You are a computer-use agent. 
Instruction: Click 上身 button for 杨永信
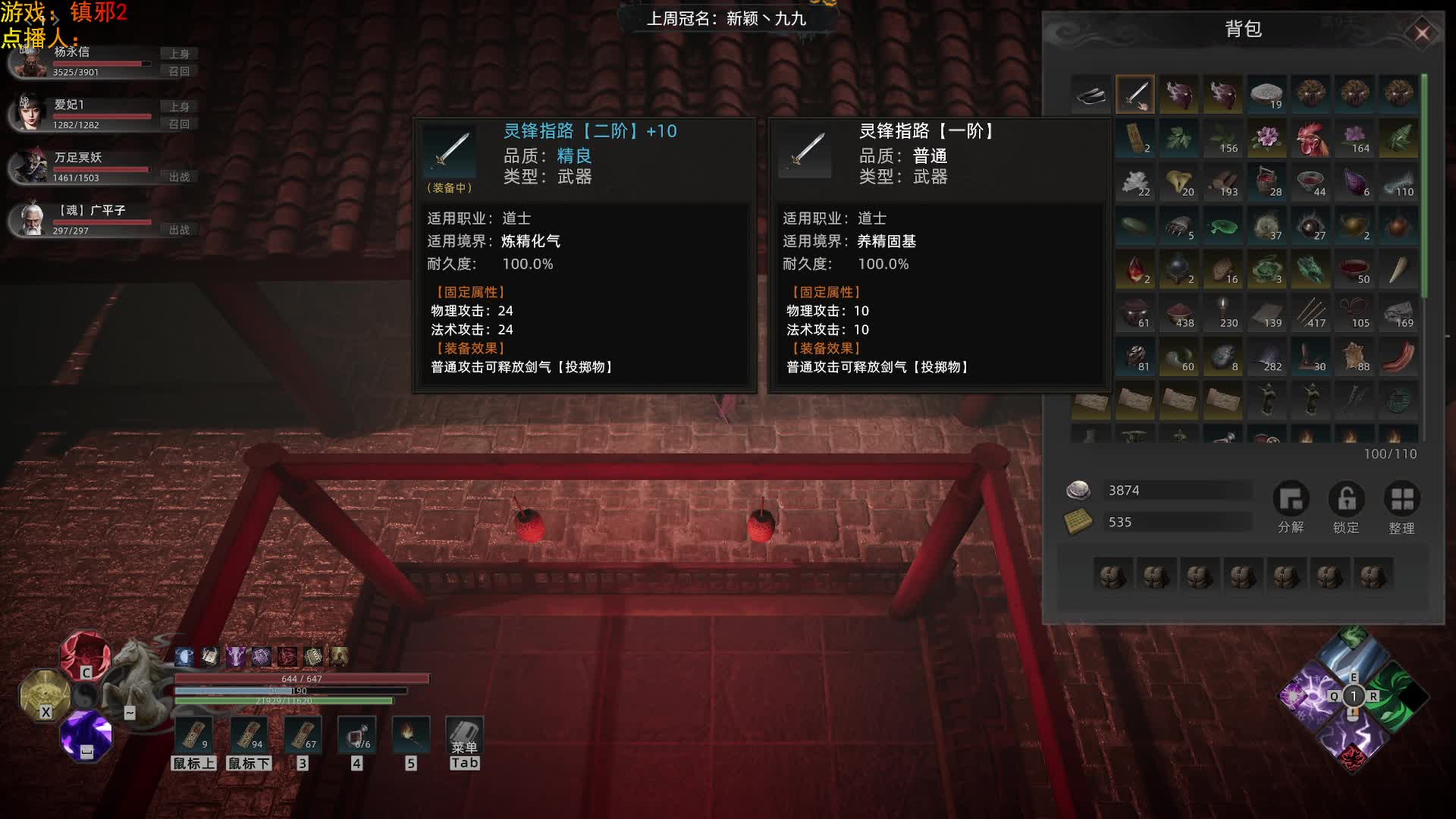[179, 54]
